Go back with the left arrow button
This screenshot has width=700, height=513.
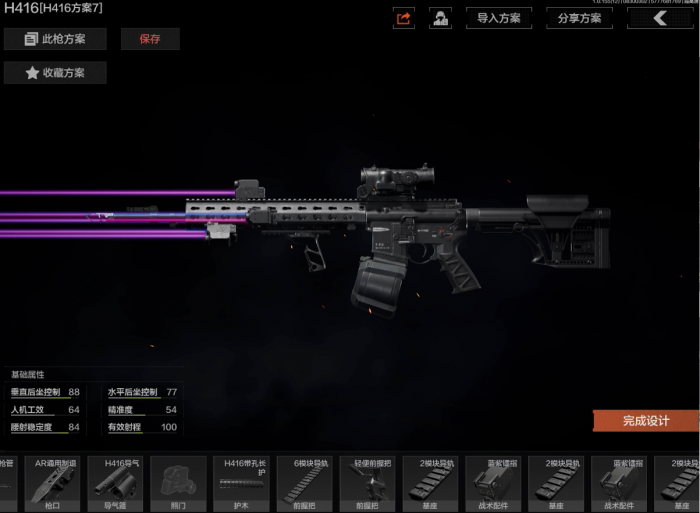(x=660, y=18)
